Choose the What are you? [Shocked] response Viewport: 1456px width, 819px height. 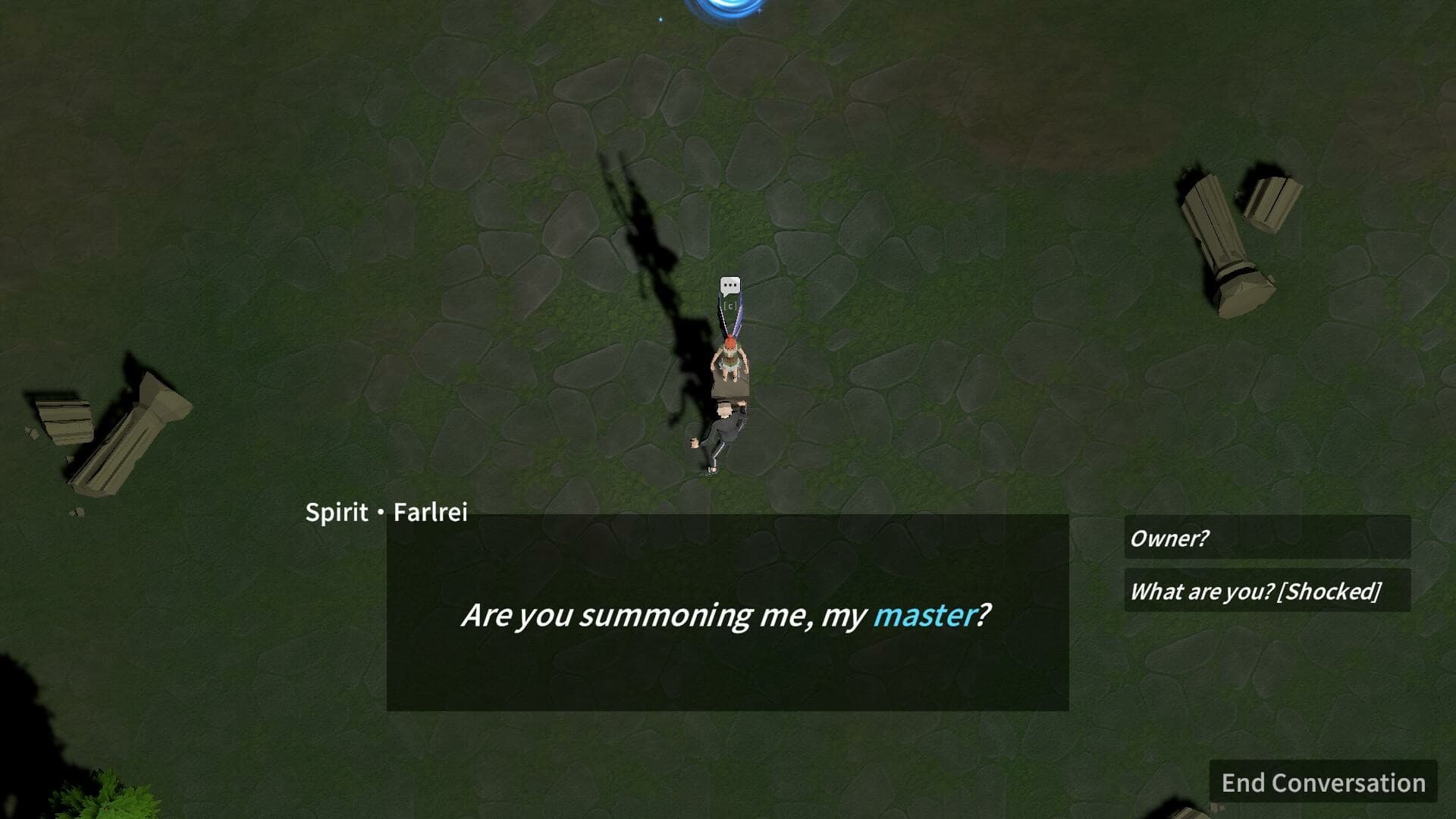point(1257,591)
